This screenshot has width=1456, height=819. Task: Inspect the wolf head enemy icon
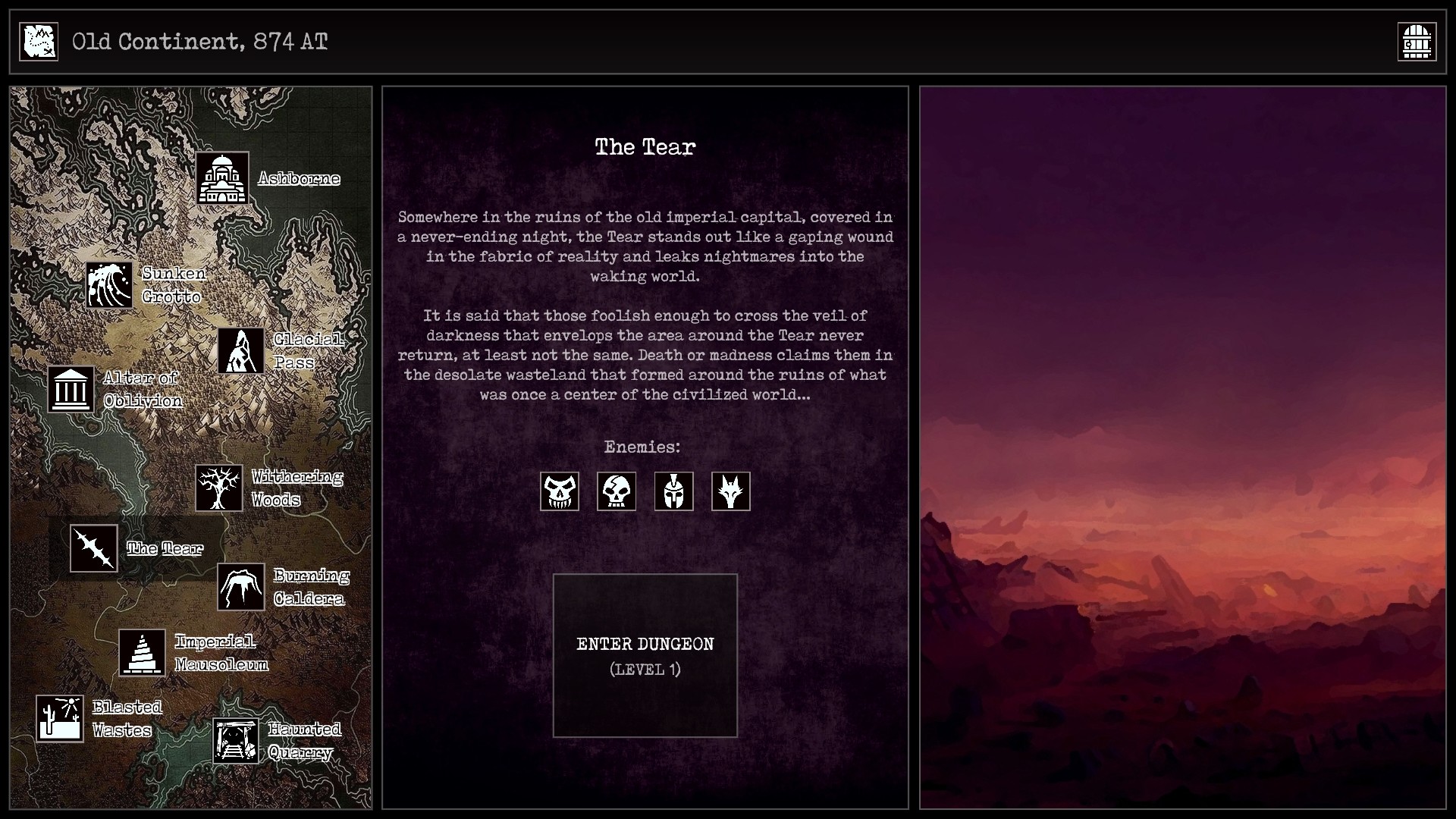point(731,491)
